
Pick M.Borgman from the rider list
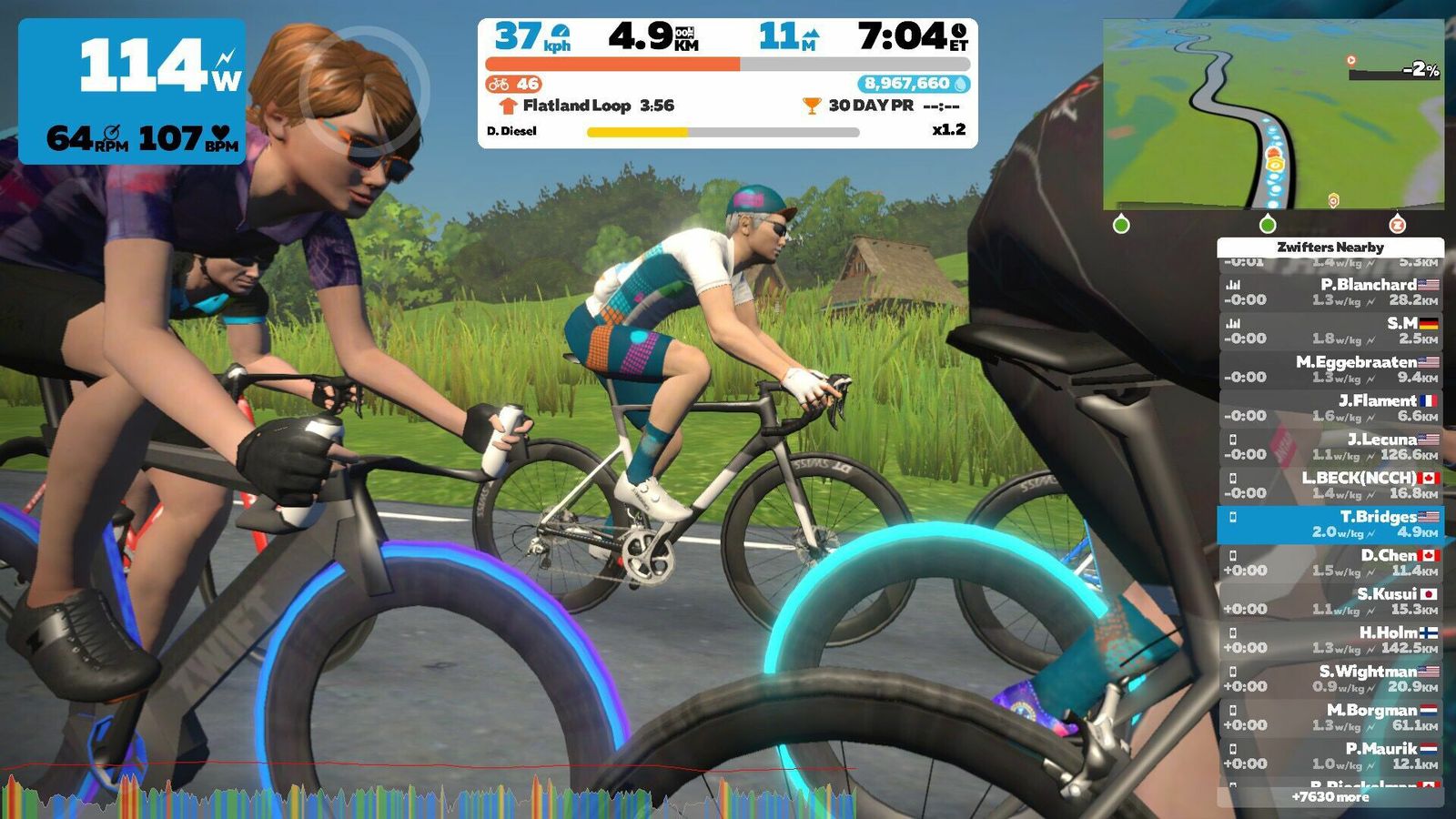click(x=1330, y=717)
